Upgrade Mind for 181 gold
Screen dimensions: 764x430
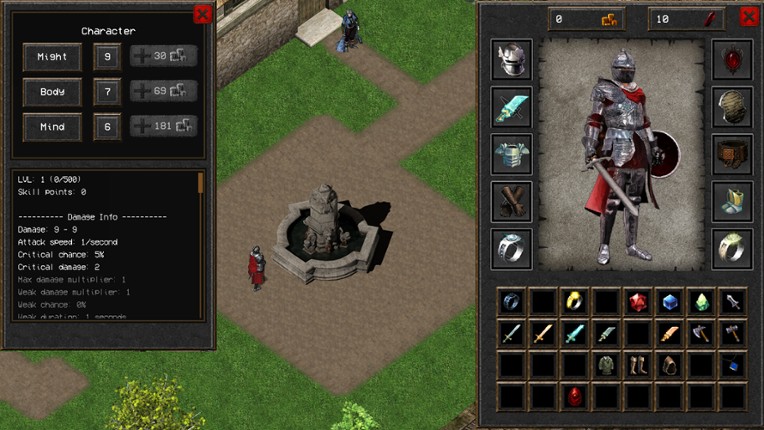coord(164,127)
